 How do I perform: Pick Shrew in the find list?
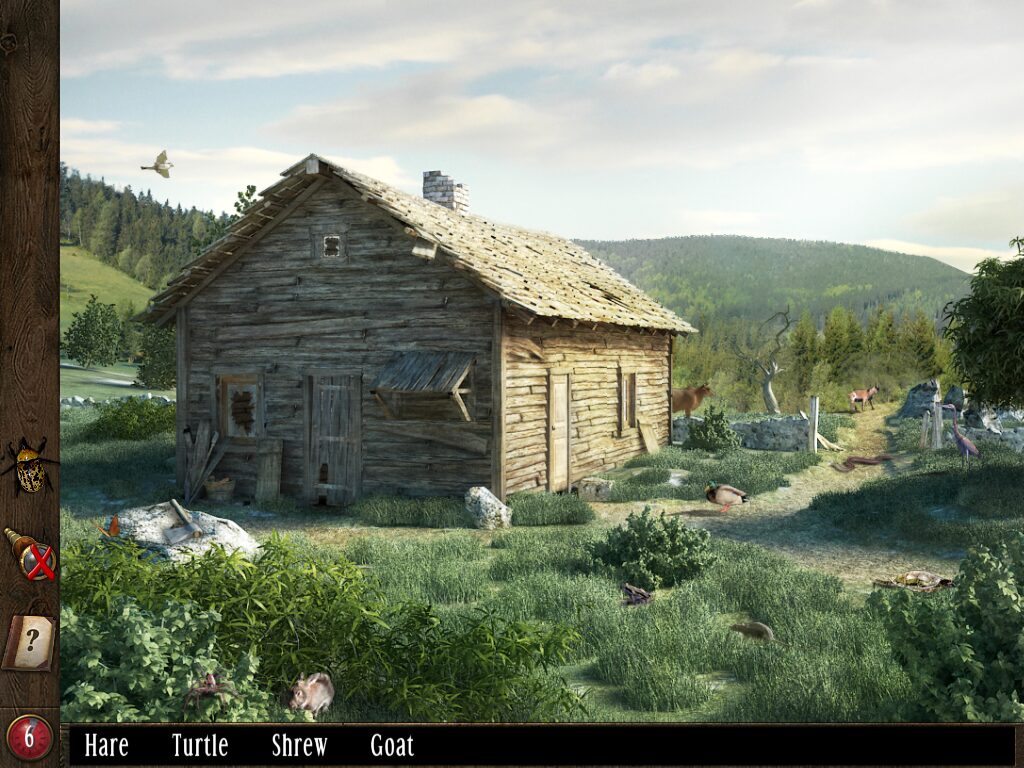pos(299,745)
